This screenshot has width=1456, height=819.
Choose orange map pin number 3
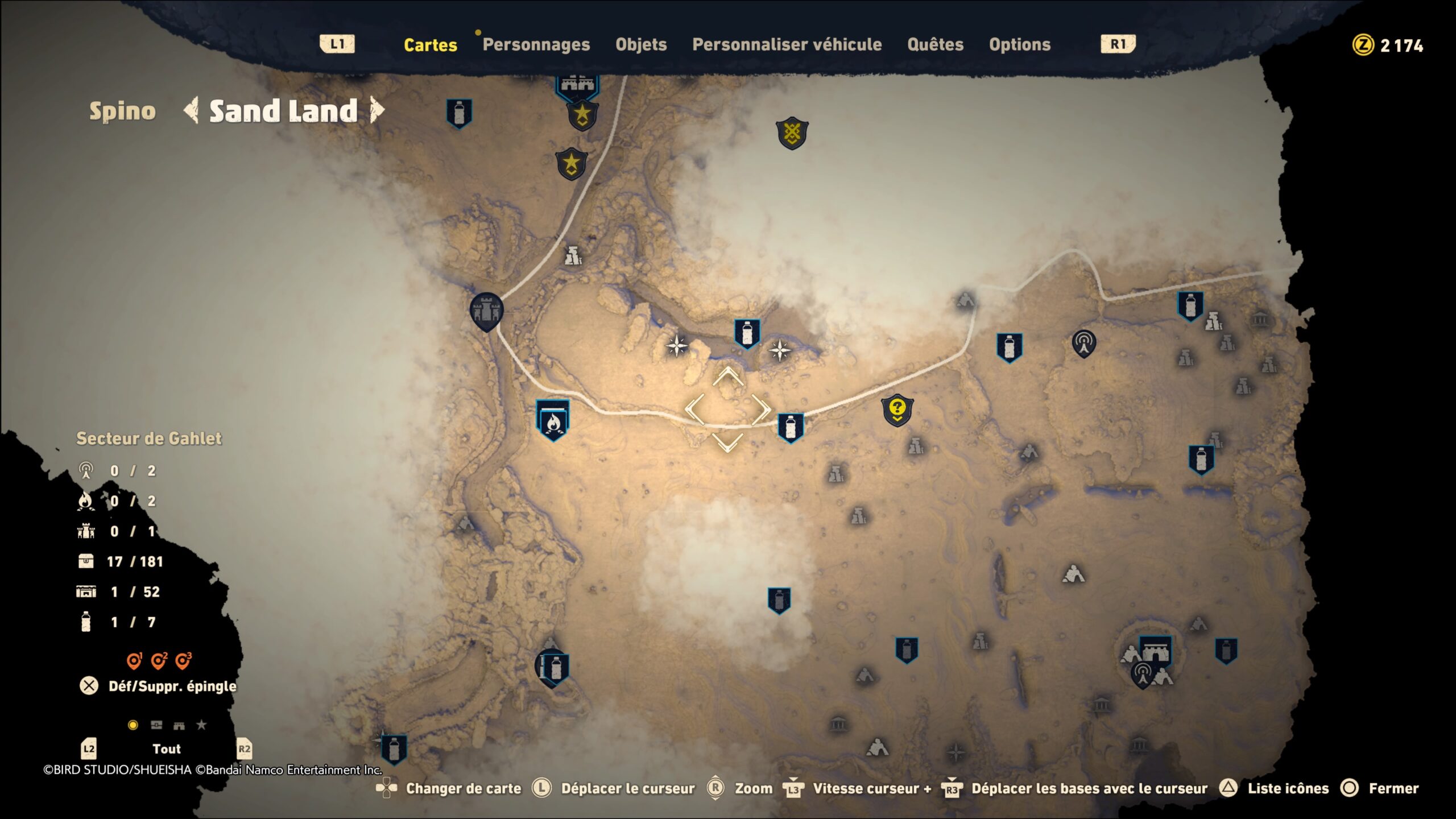pos(183,661)
